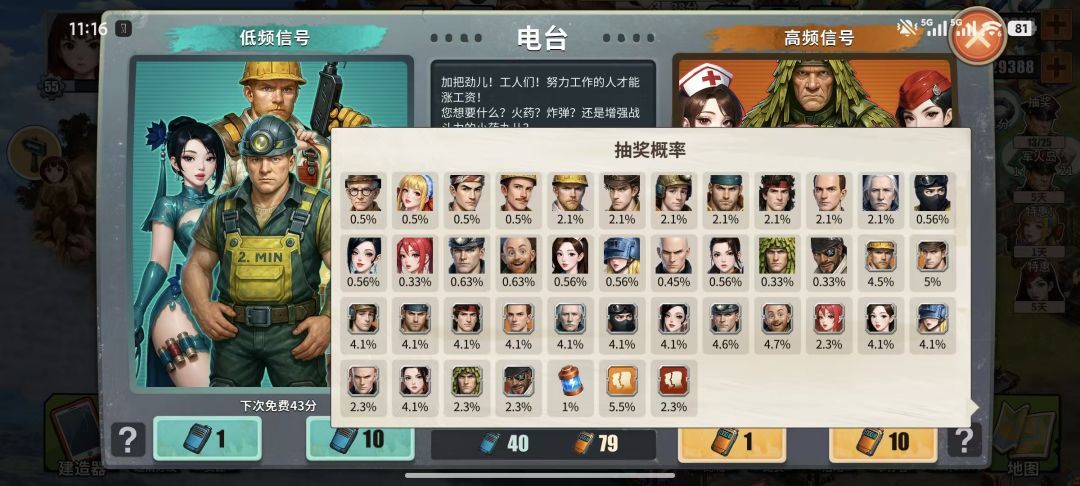Draw once with the blue low-frequency radio

207,438
